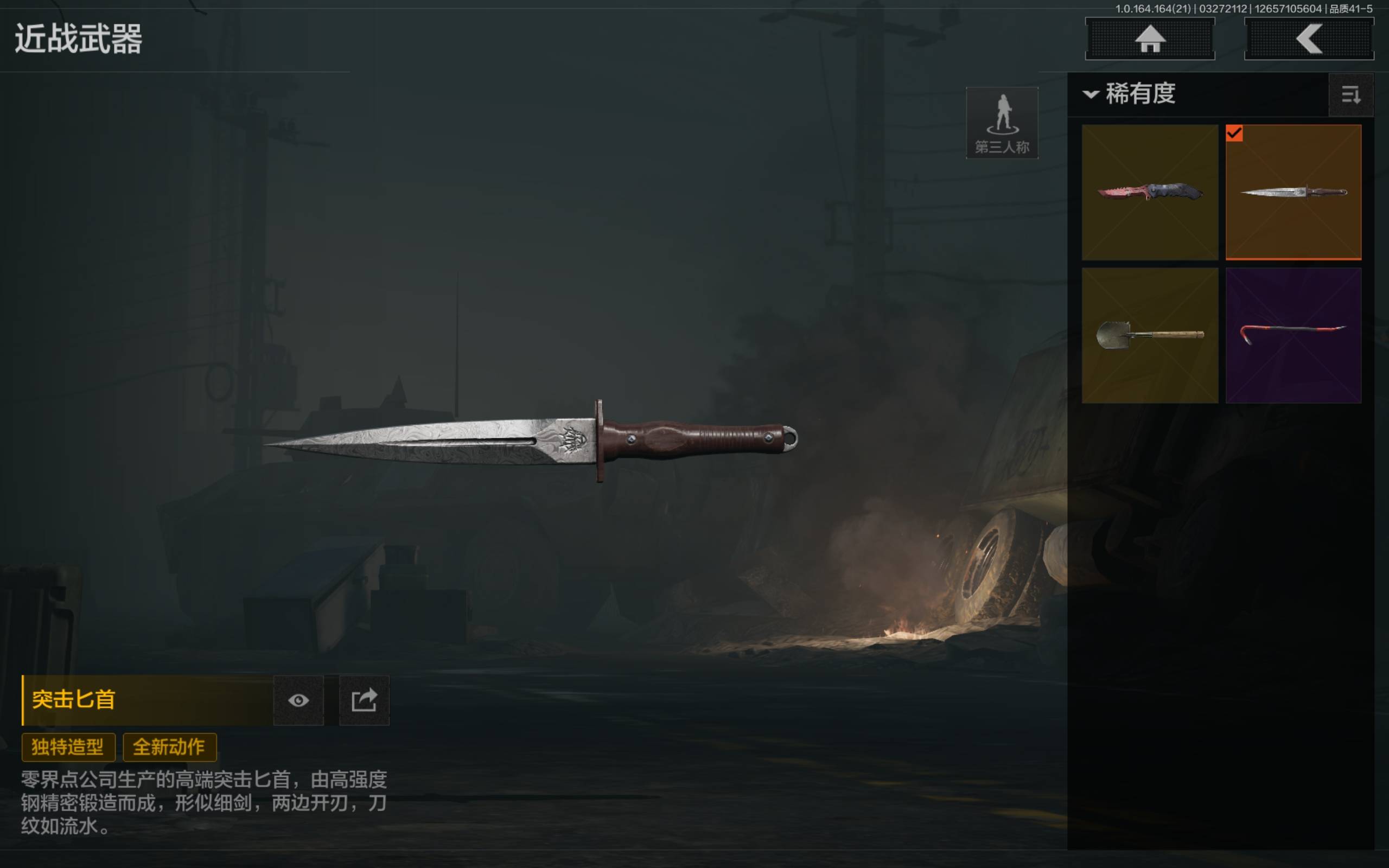
Task: Select the red crowbar skin
Action: 1293,335
